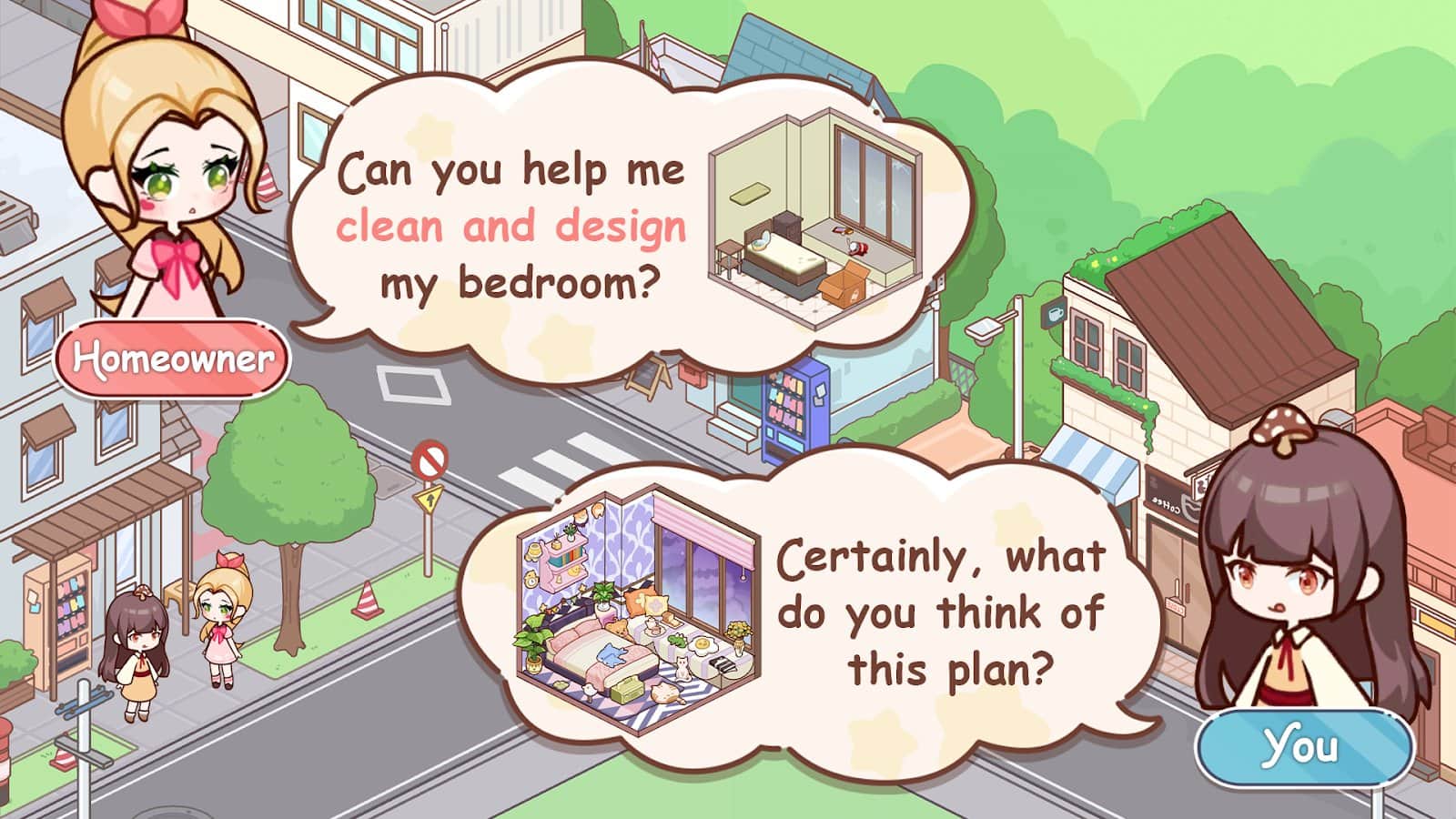Open the messy bedroom thumbnail

pos(810,217)
